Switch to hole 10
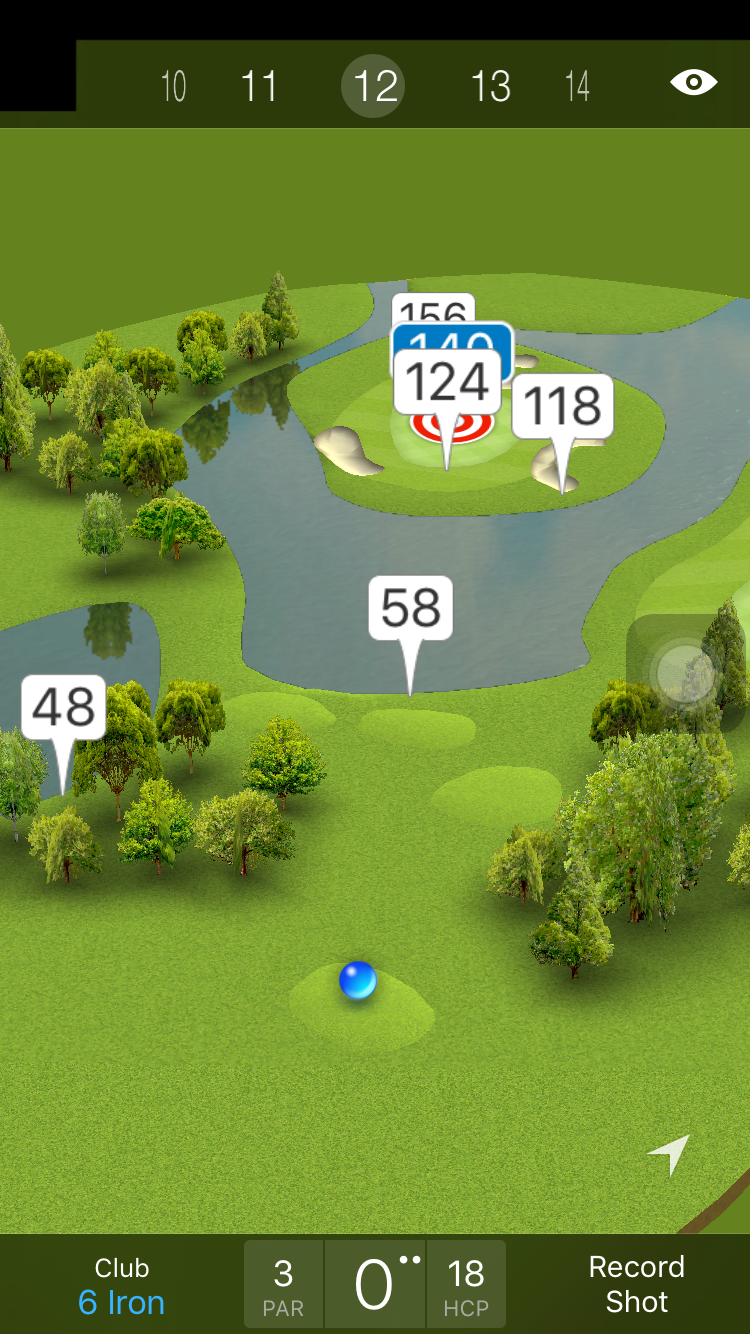The width and height of the screenshot is (750, 1334). coord(174,86)
